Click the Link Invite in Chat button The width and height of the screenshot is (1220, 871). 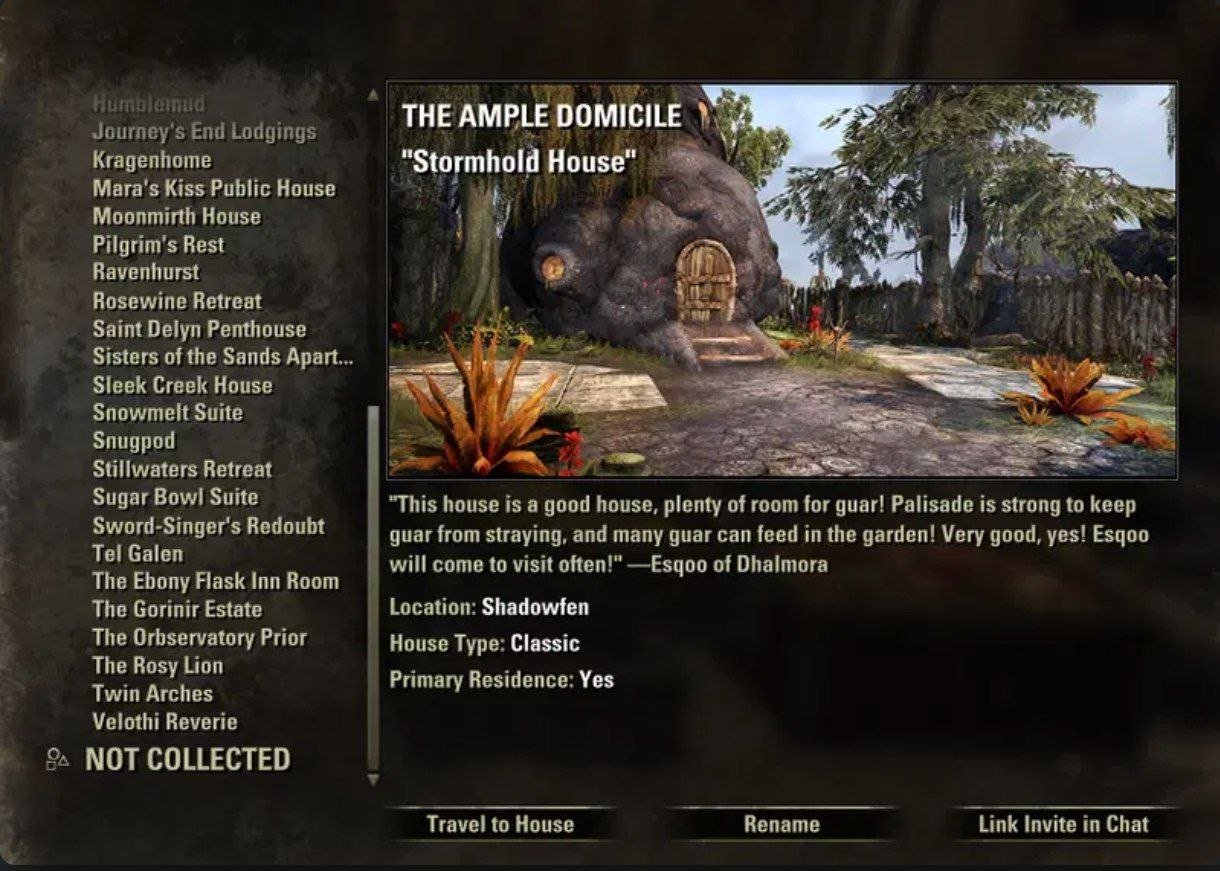pyautogui.click(x=1063, y=824)
